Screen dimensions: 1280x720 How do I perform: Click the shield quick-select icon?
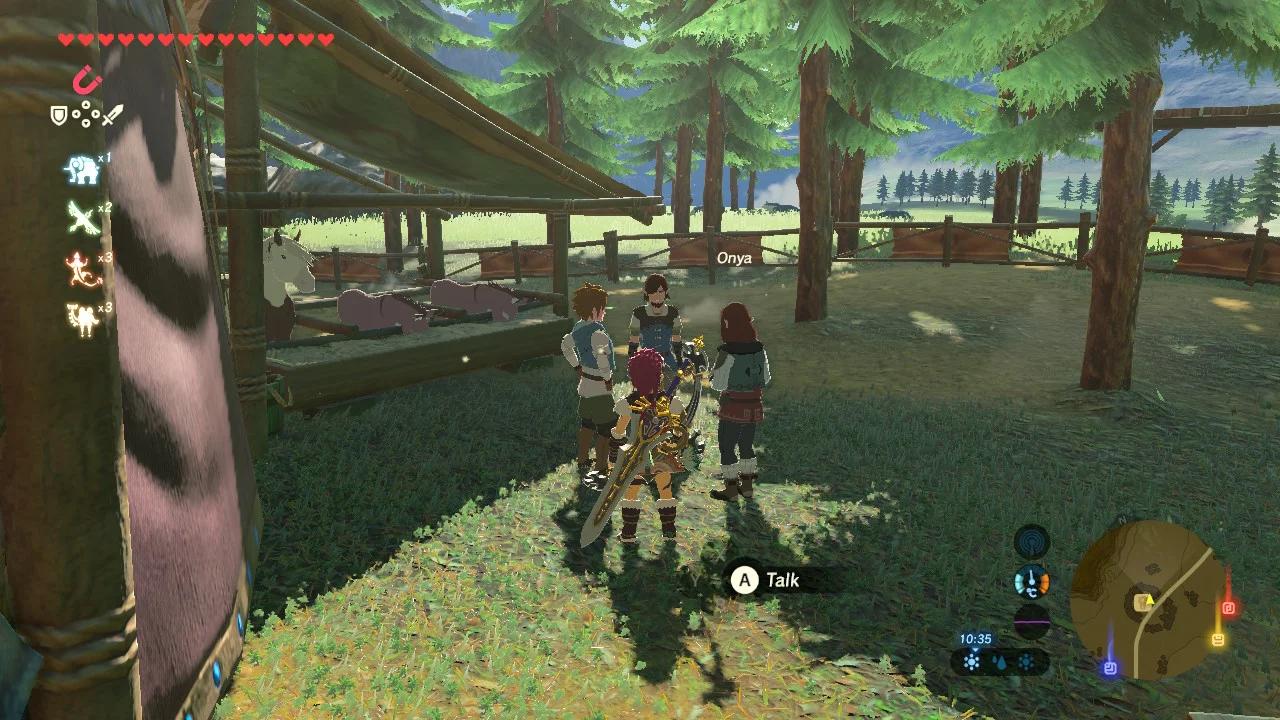(x=59, y=116)
